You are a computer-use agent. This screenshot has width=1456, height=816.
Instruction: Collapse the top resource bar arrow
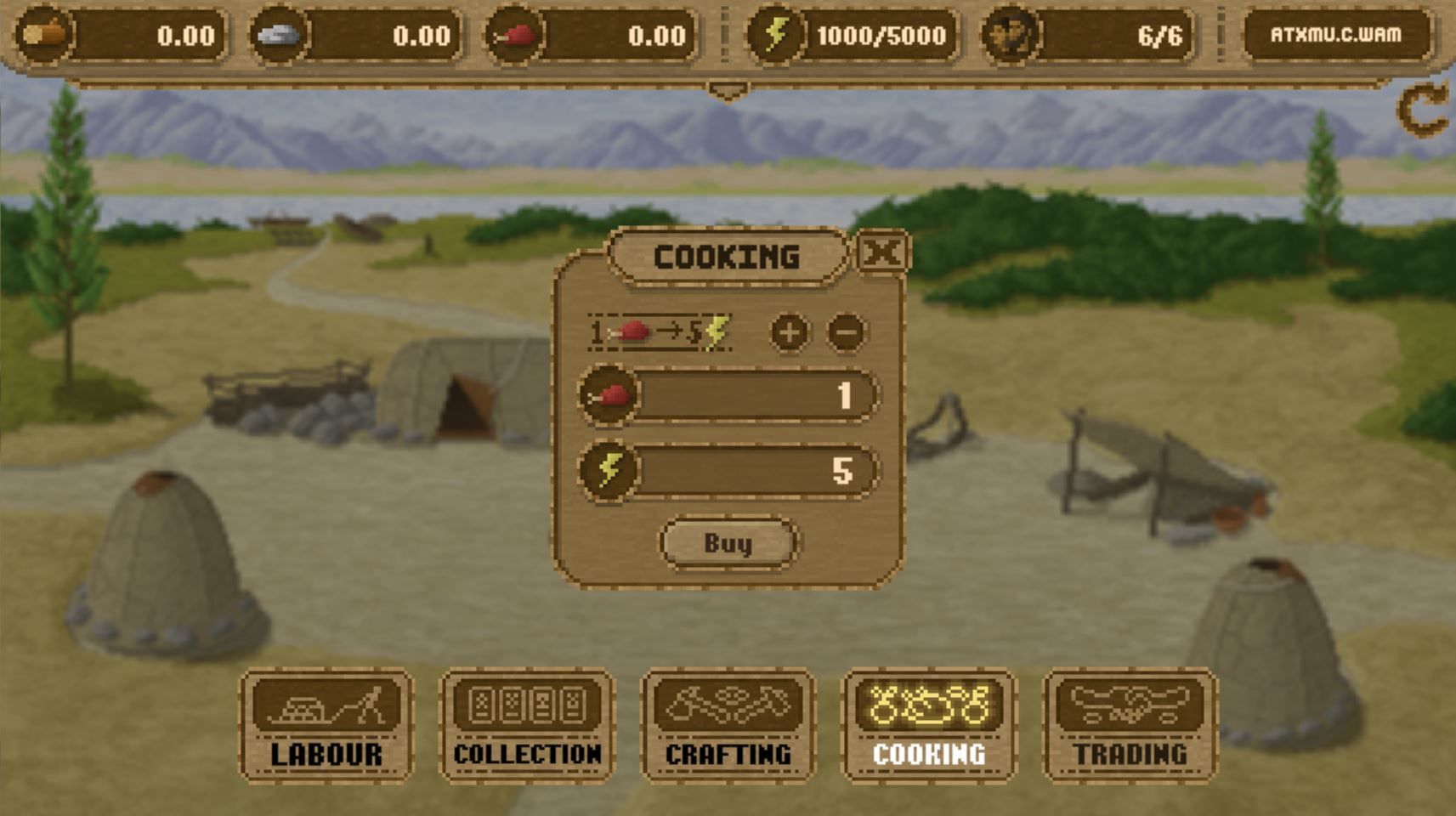coord(728,90)
